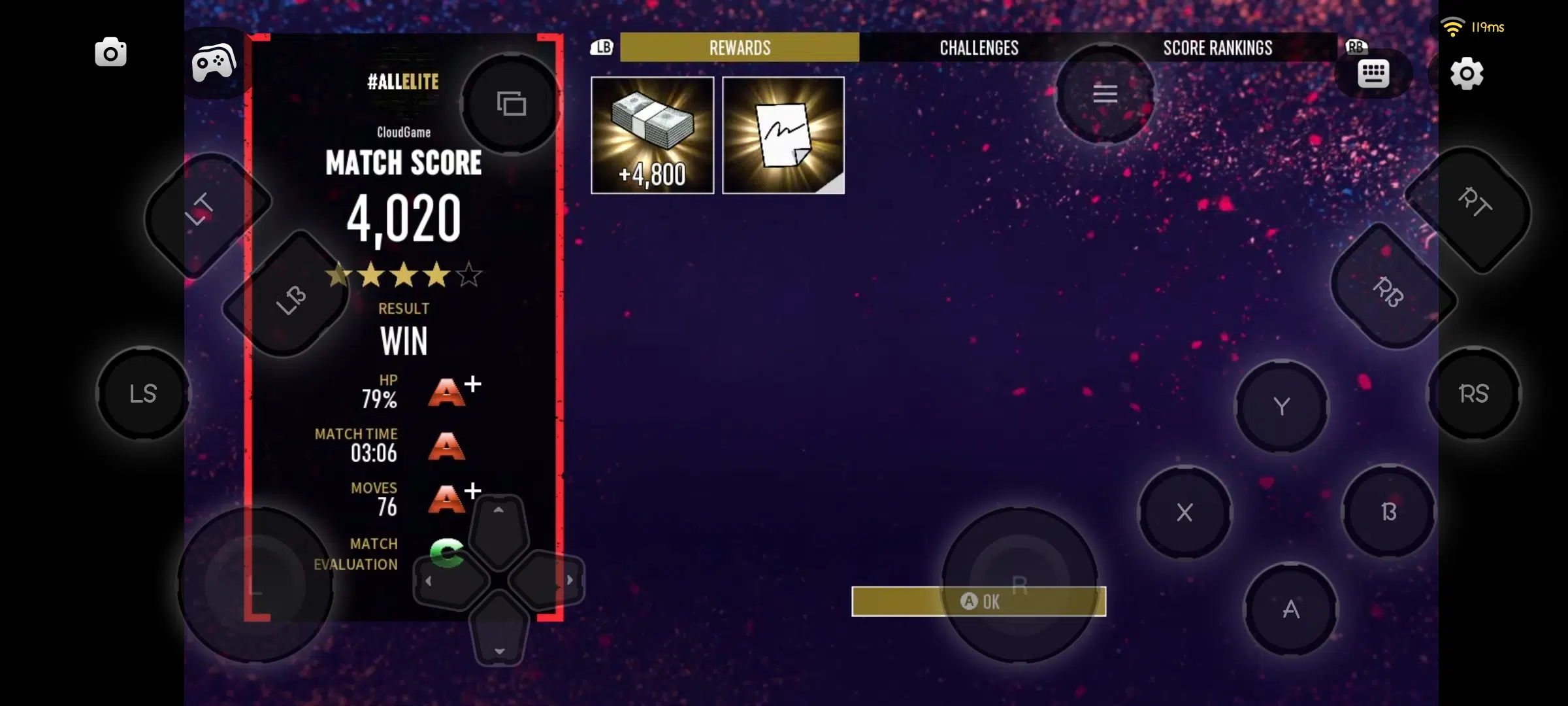
Task: Tap the Wi-Fi latency indicator showing 119ms
Action: tap(1474, 27)
